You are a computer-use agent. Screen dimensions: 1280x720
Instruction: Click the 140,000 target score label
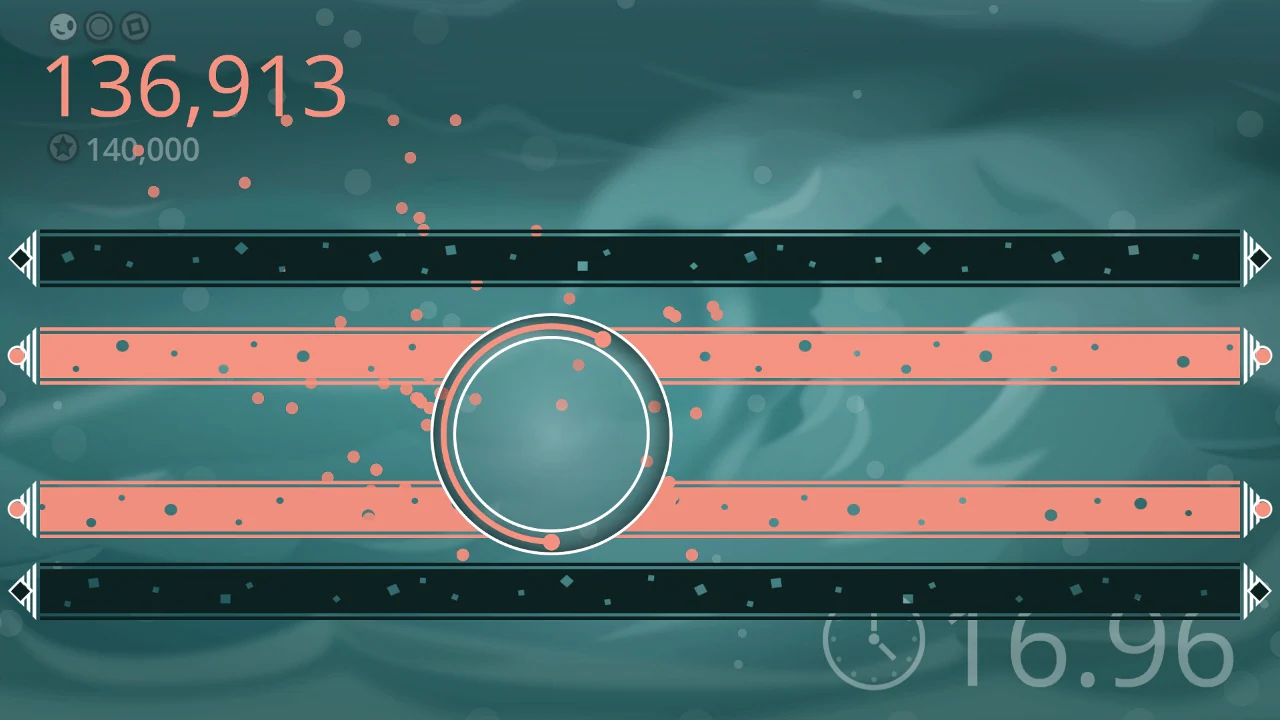140,150
